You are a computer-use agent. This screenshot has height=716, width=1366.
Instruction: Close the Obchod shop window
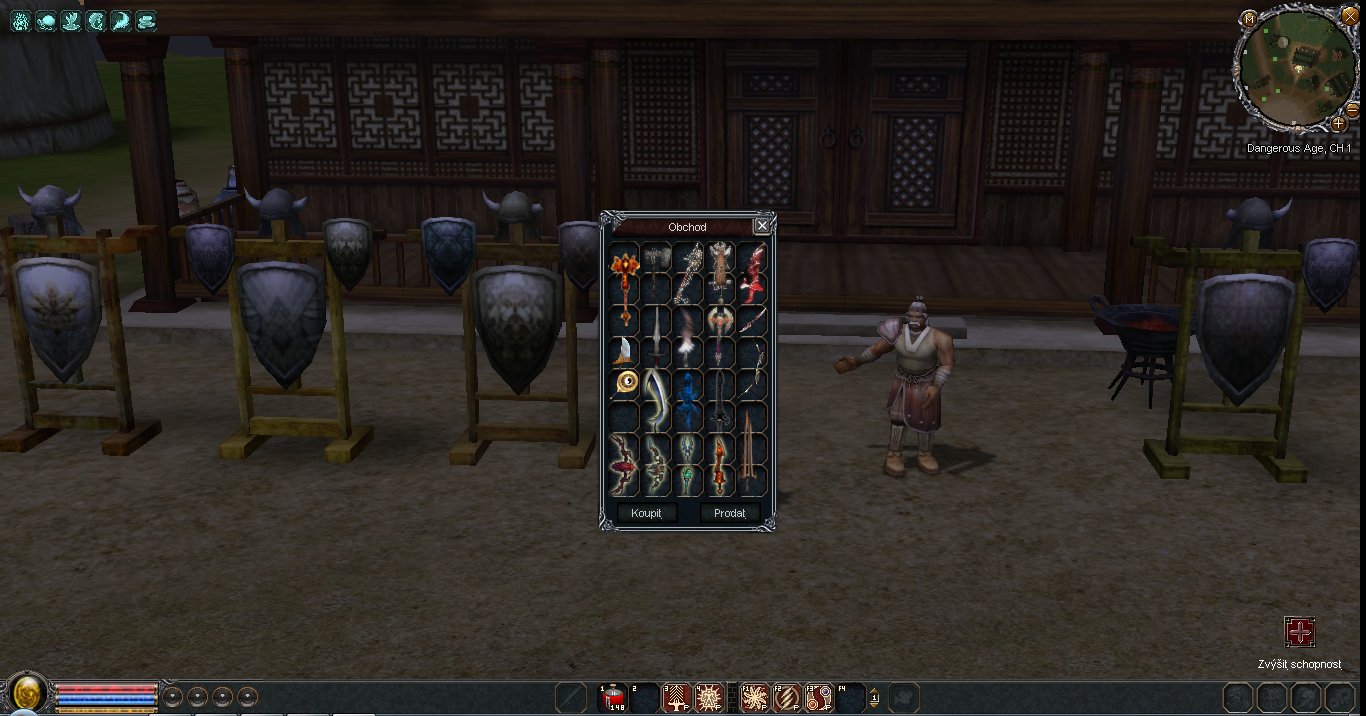click(x=762, y=226)
